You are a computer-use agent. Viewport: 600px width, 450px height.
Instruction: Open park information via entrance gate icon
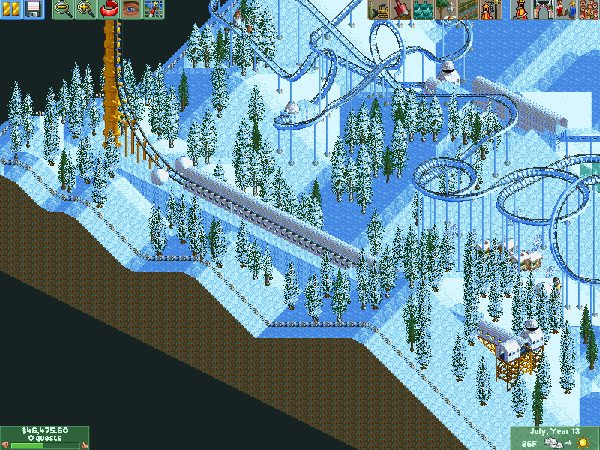click(x=544, y=9)
